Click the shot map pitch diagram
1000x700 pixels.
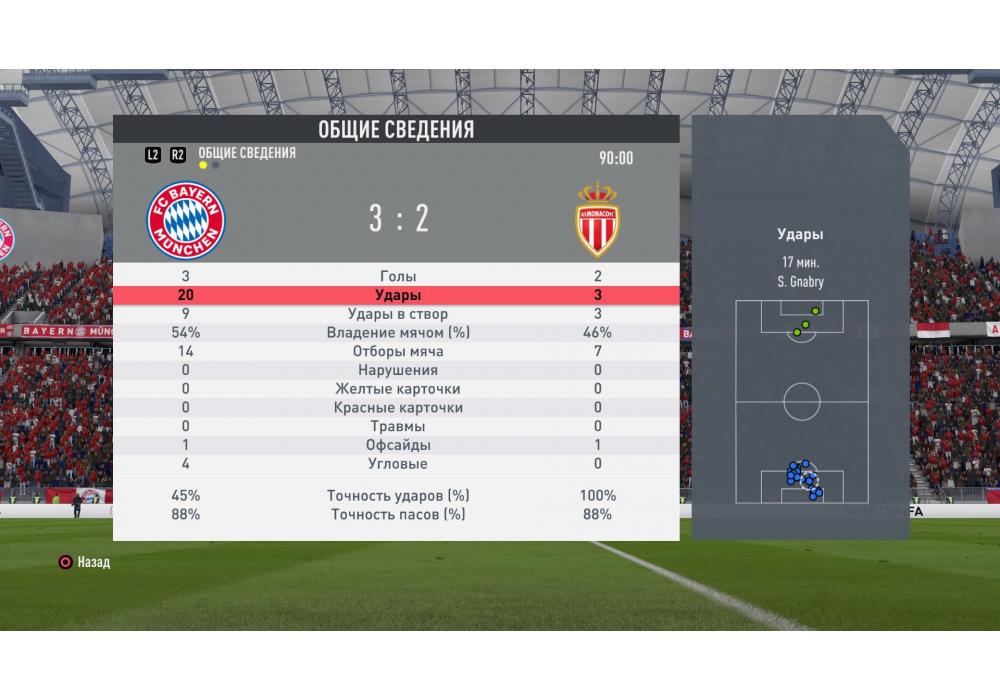(801, 401)
